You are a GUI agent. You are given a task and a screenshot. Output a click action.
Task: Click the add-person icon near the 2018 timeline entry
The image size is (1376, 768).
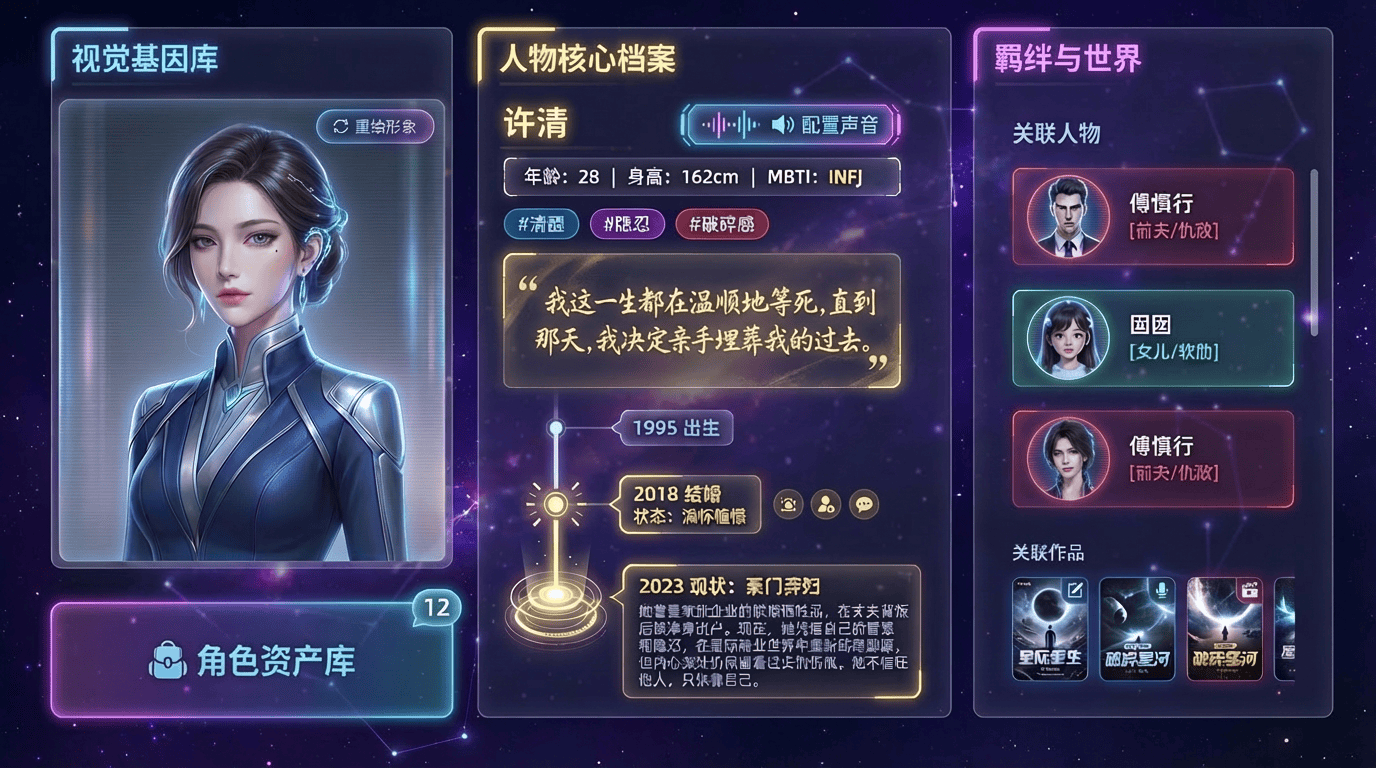(x=824, y=504)
